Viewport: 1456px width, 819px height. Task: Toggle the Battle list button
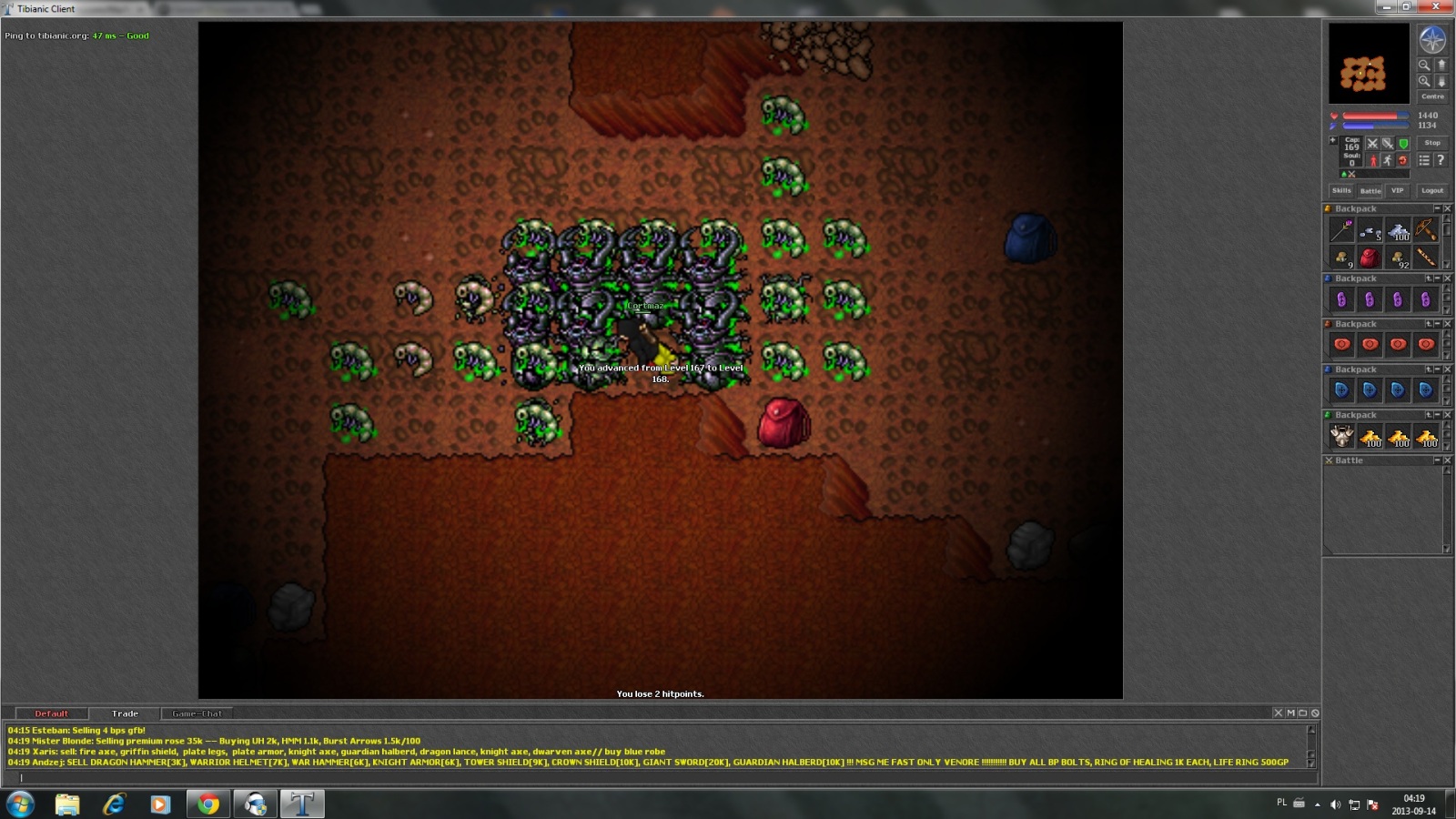(1370, 191)
